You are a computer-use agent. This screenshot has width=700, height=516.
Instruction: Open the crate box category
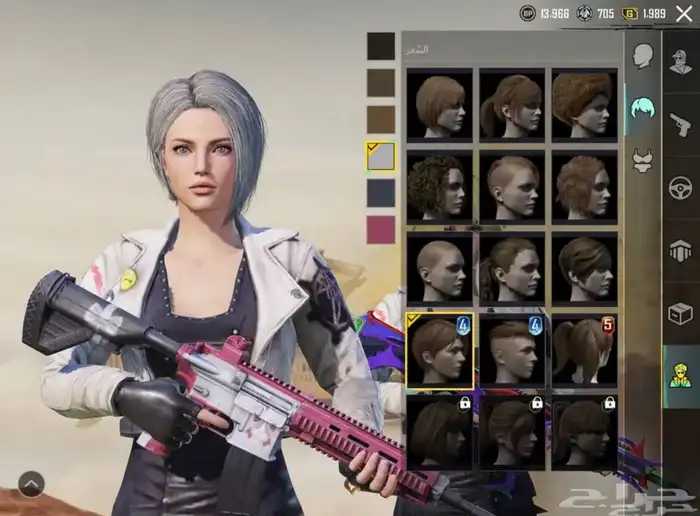click(x=681, y=313)
